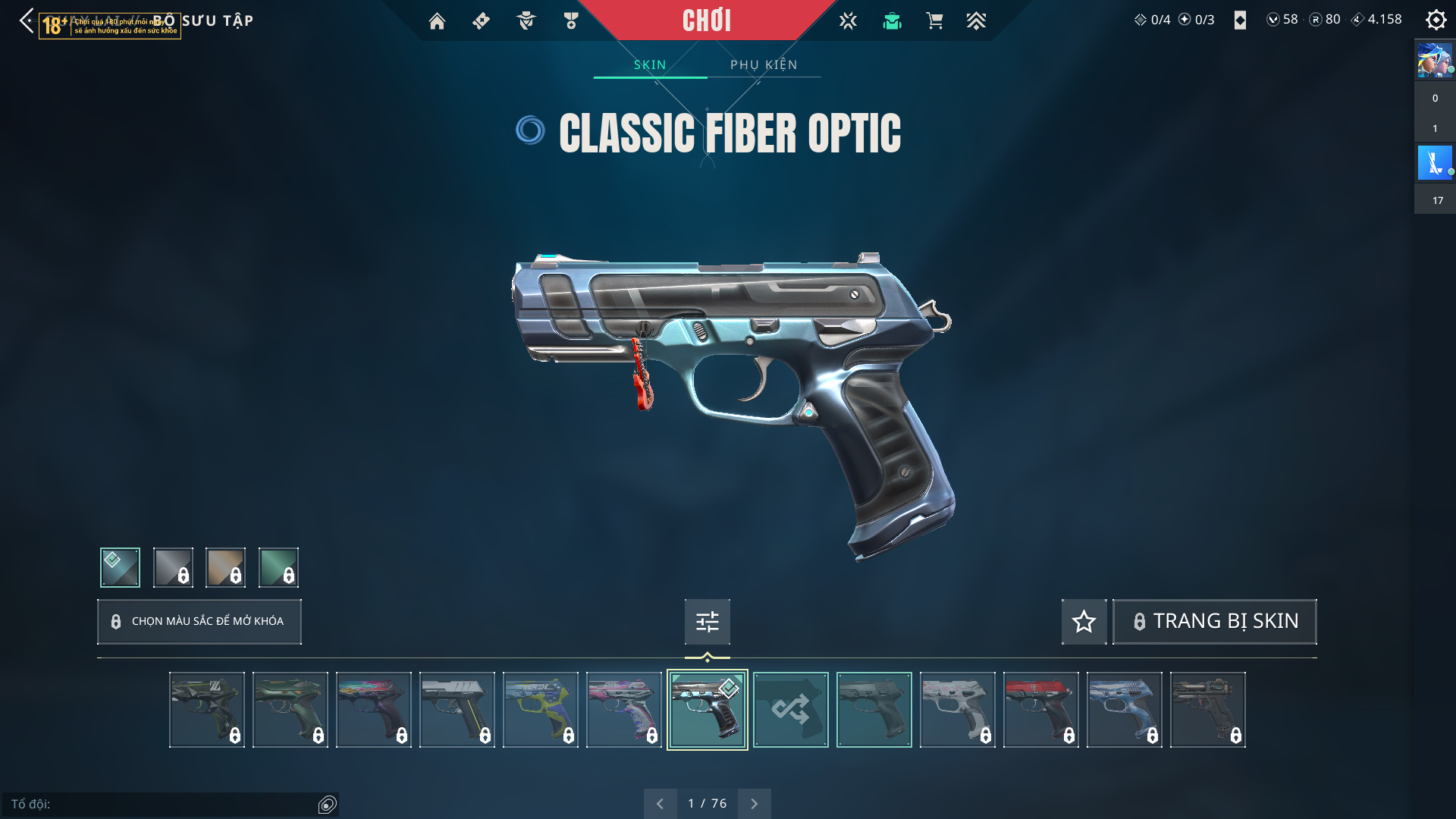Open the store cart icon
The height and width of the screenshot is (819, 1456).
(934, 21)
